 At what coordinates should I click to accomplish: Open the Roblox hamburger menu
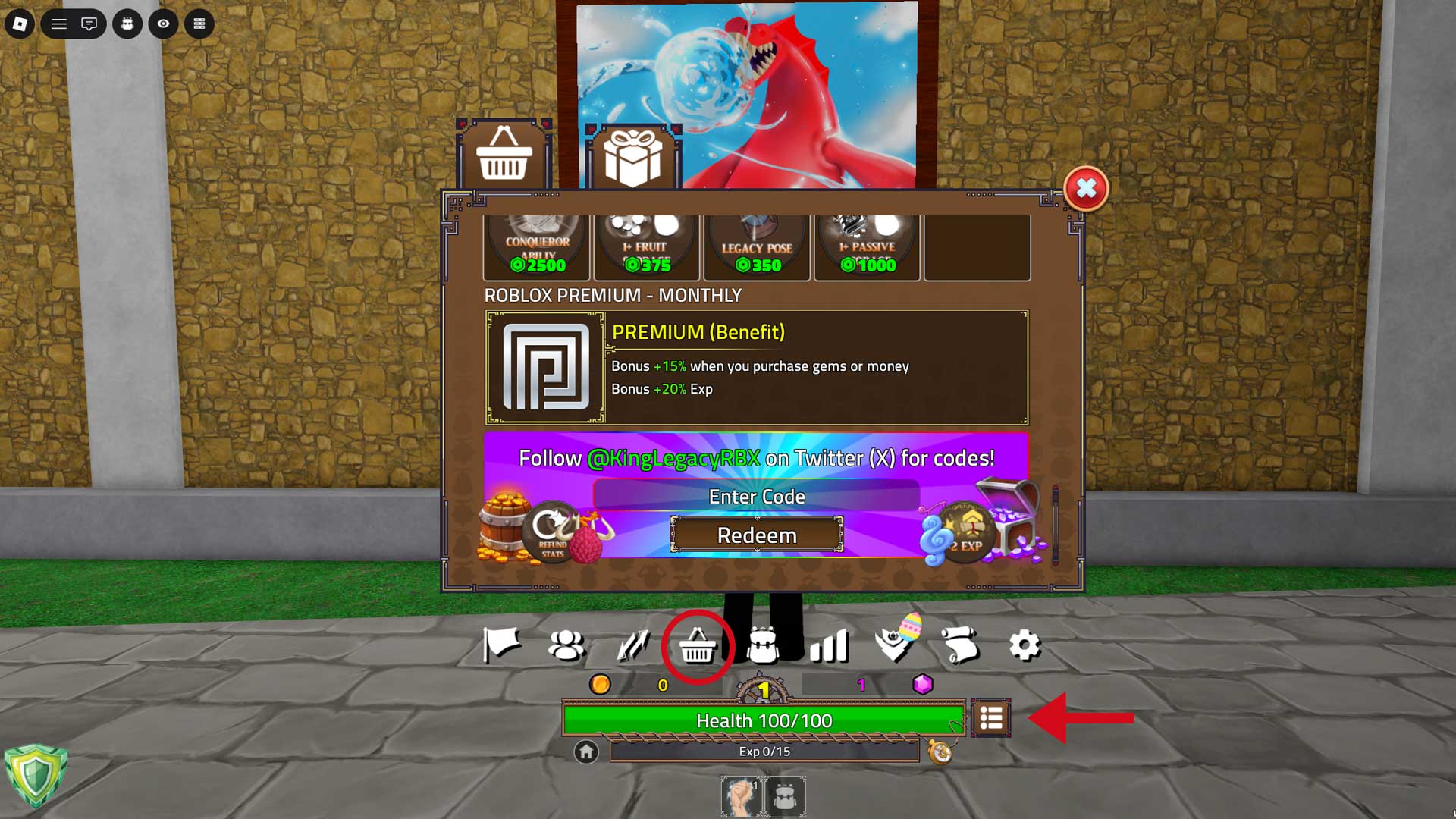[x=57, y=24]
